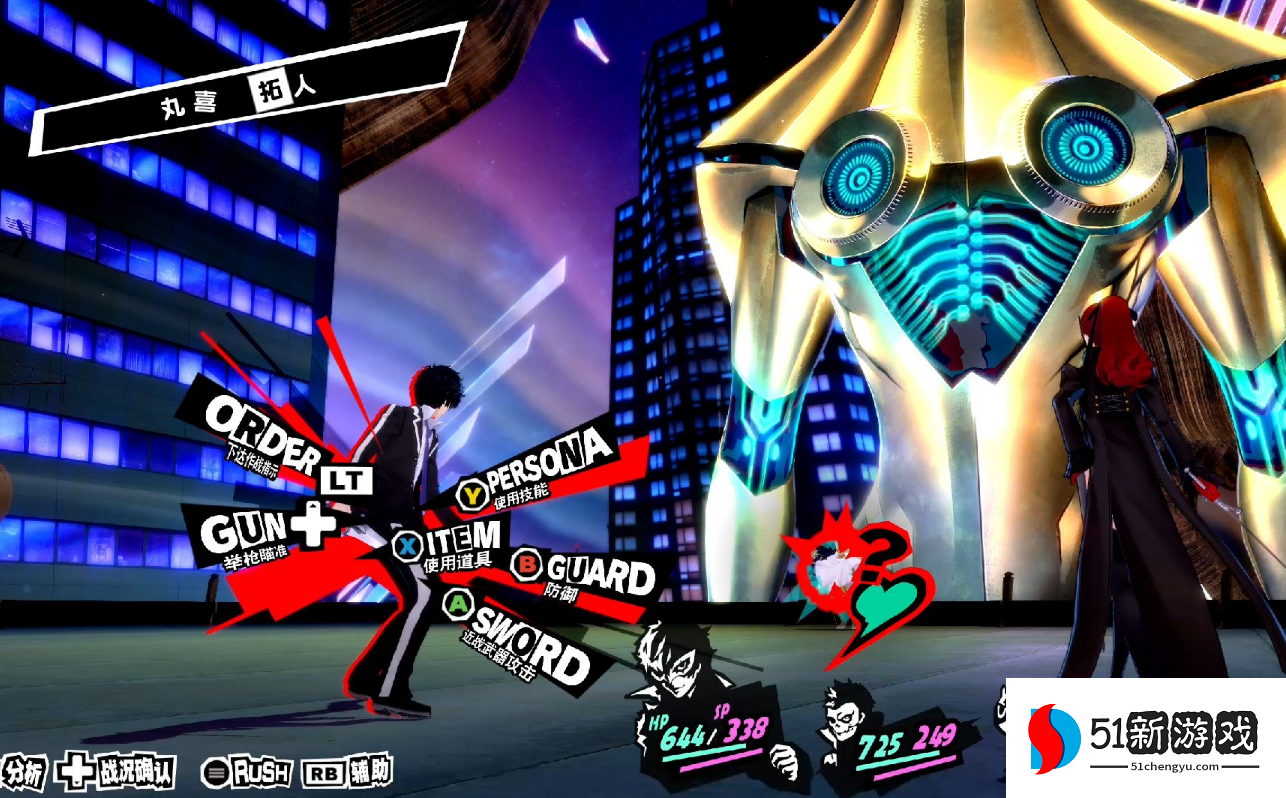Select Ryuji's skull-mask party portrait
Screen dimensions: 1286x798
click(843, 724)
